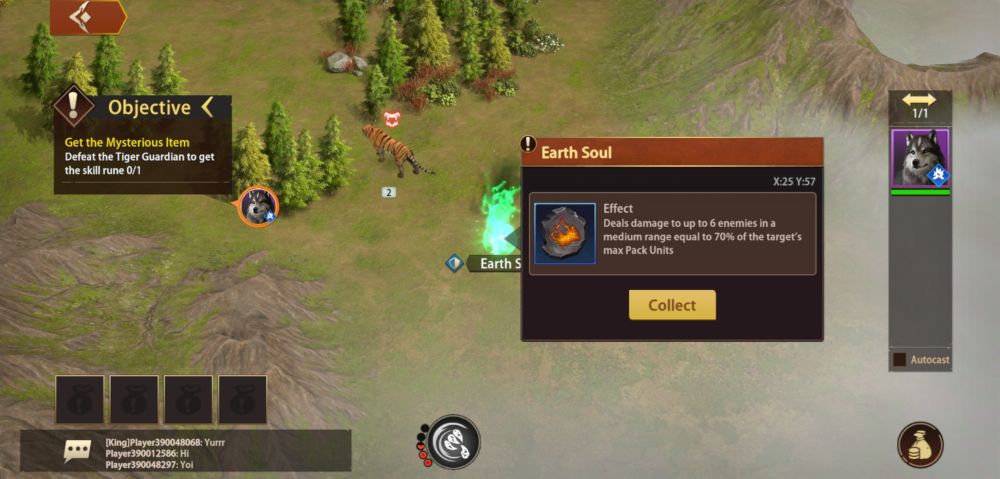Open the gold money bag icon
This screenshot has height=479, width=1000.
coord(920,446)
